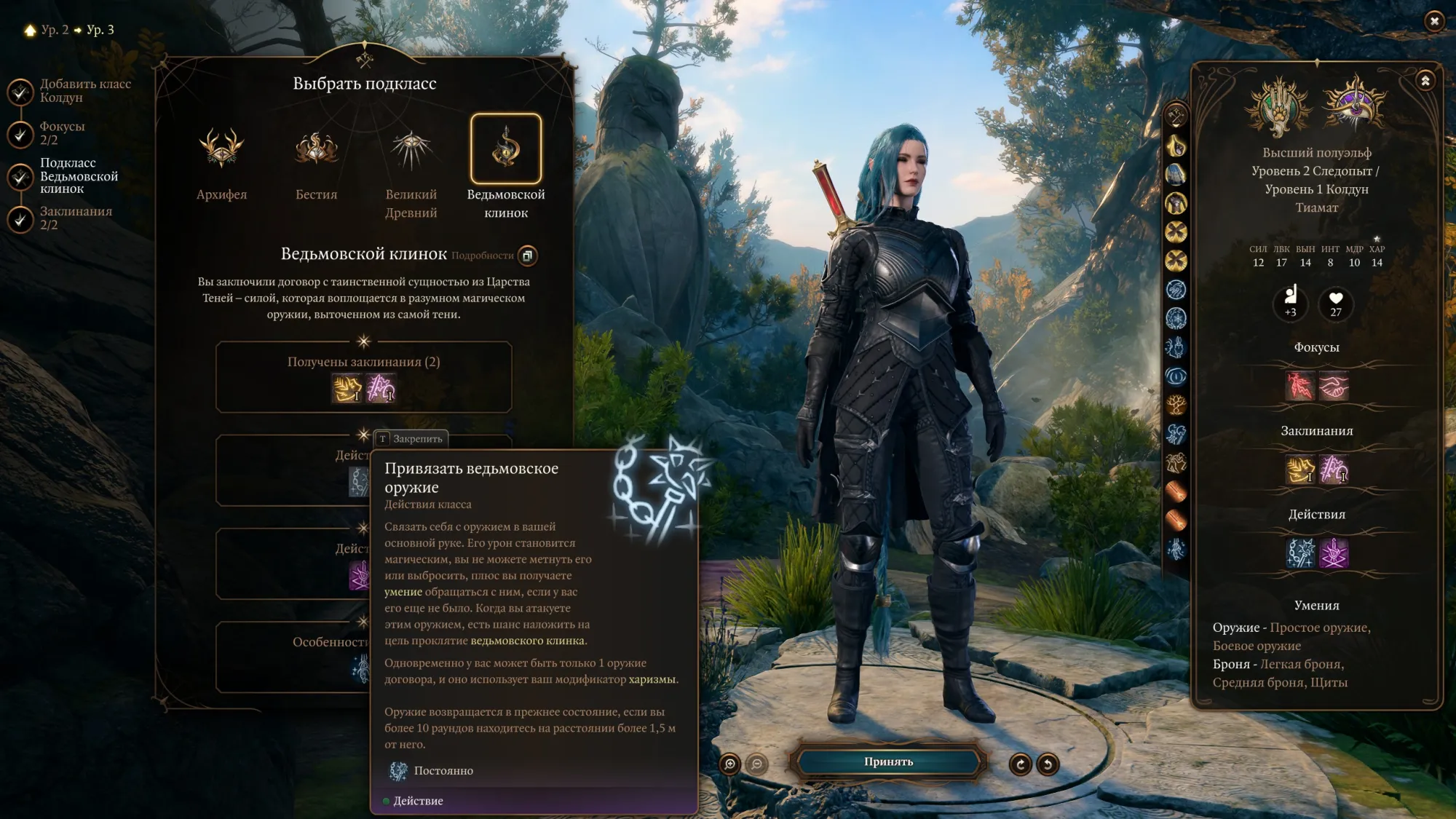The width and height of the screenshot is (1456, 819).
Task: Select the pink handshake cantrip icon
Action: [x=1334, y=387]
